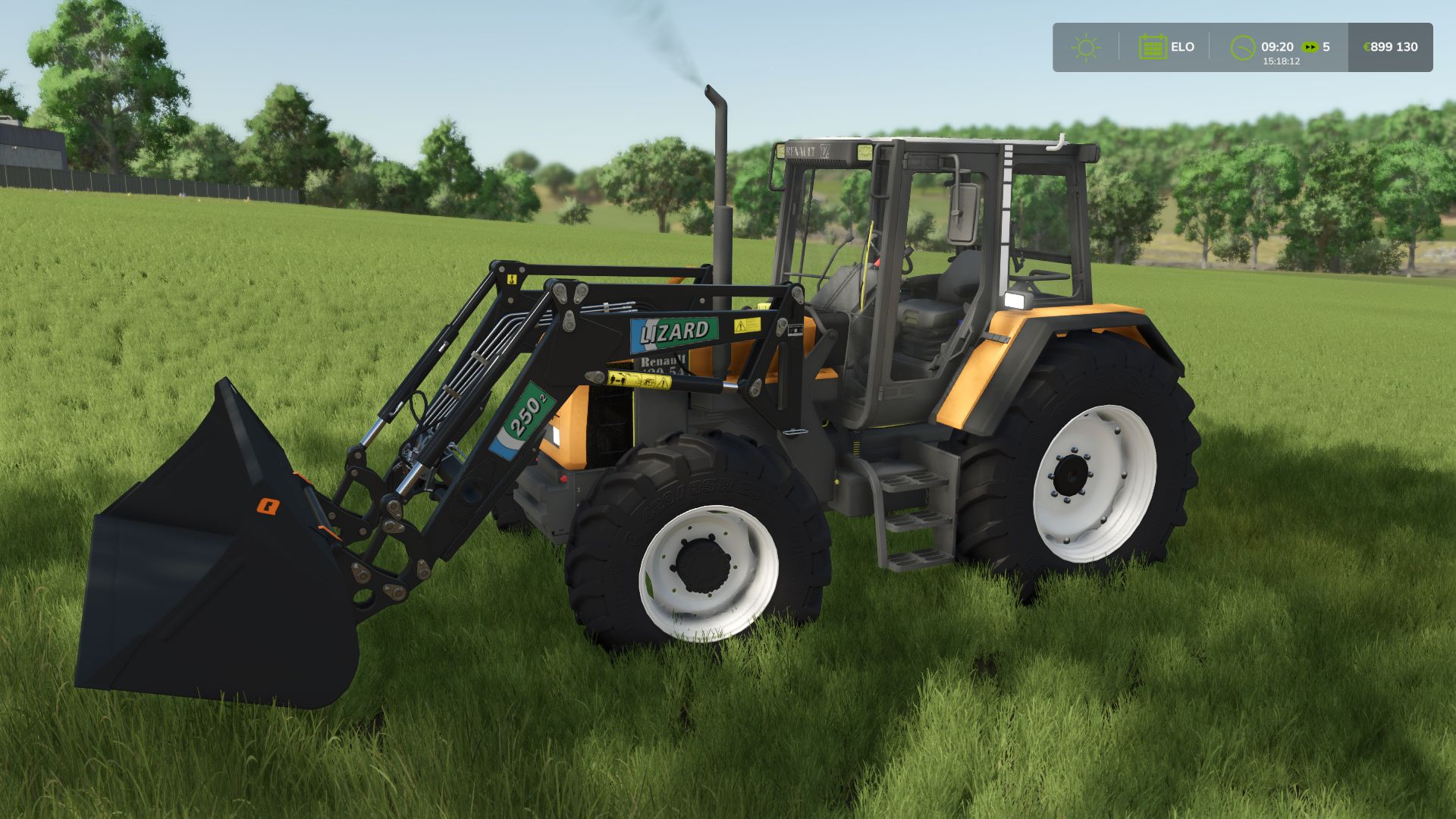Viewport: 1456px width, 819px height.
Task: Click the green clock icon in the HUD
Action: 1242,47
